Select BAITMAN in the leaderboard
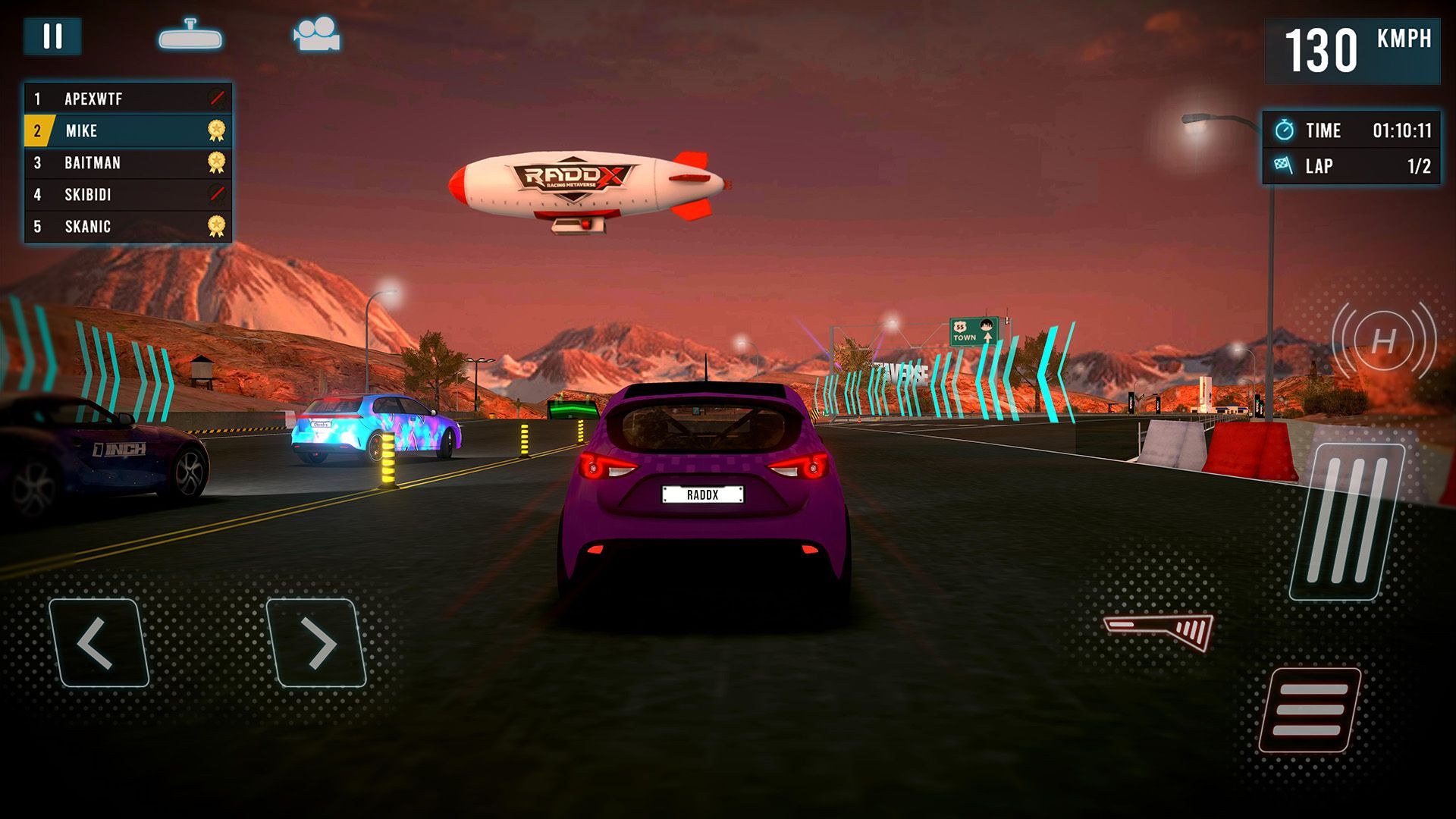Screen dimensions: 1456x819 [127, 163]
